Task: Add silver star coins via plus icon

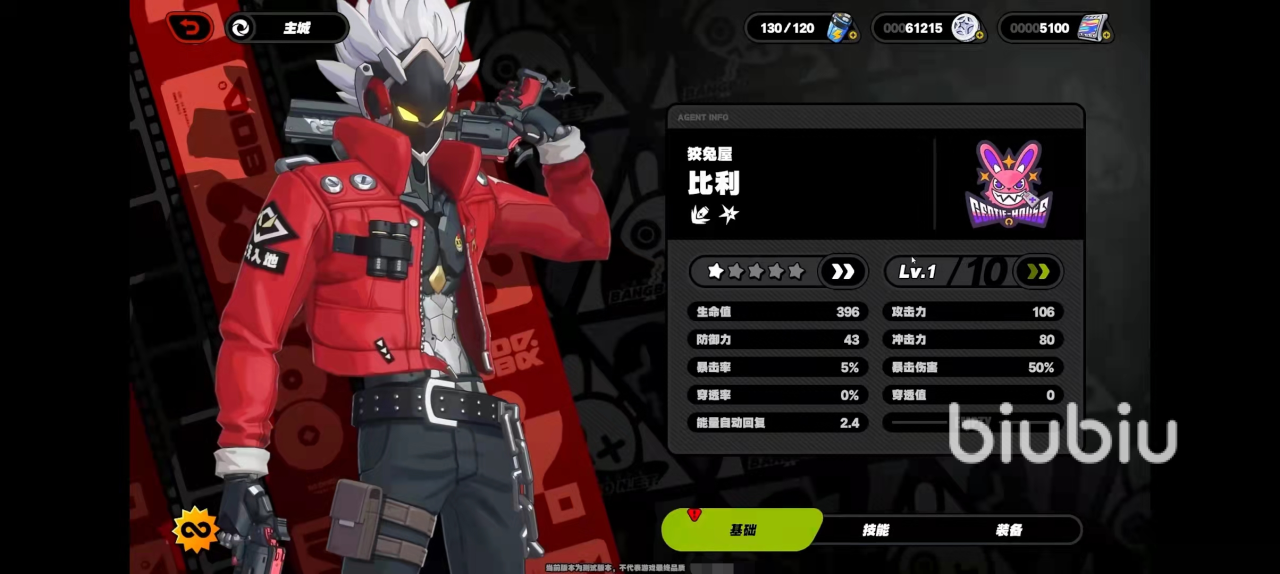Action: click(x=979, y=36)
